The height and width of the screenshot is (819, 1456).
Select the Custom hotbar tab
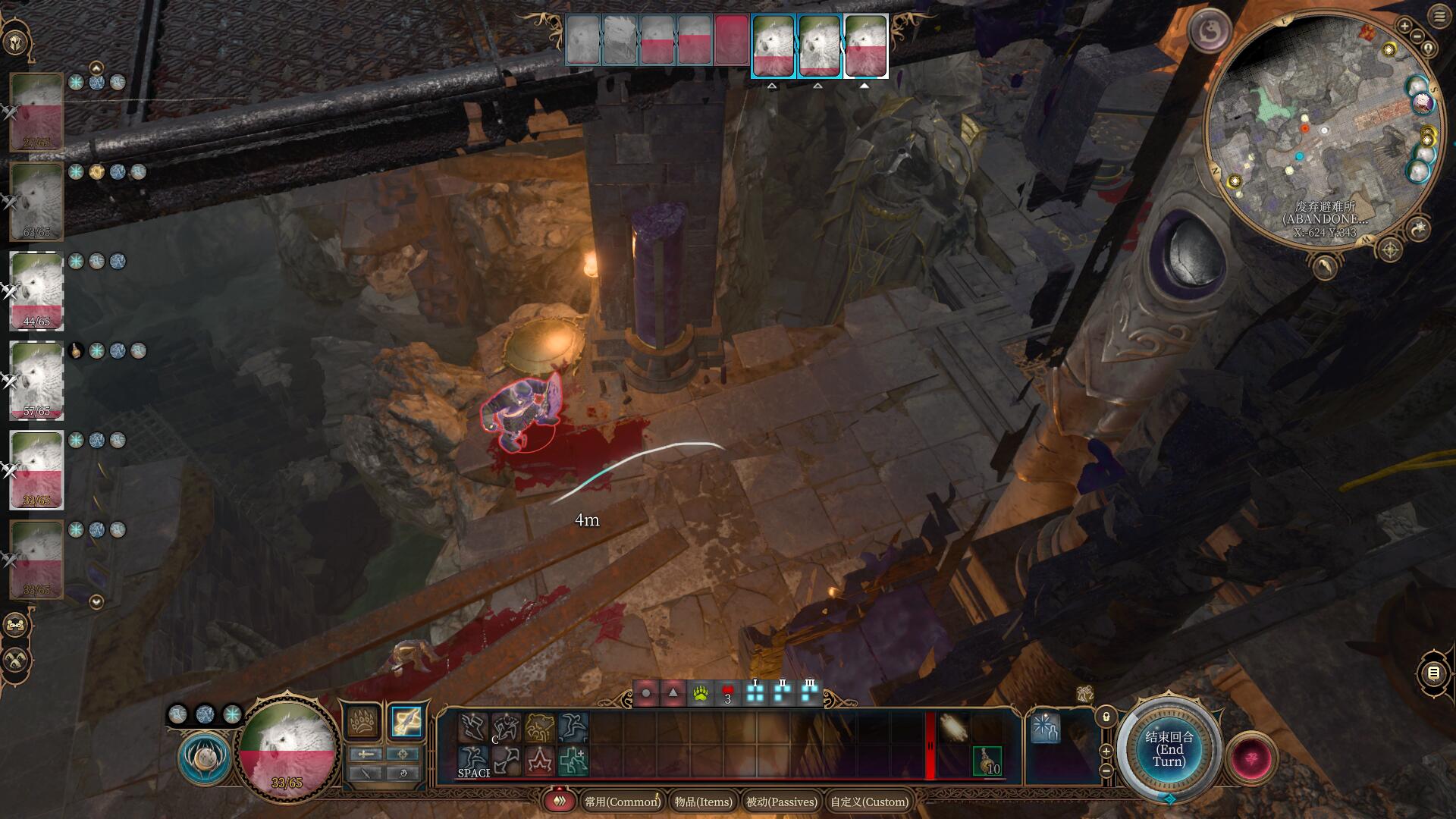tap(869, 802)
